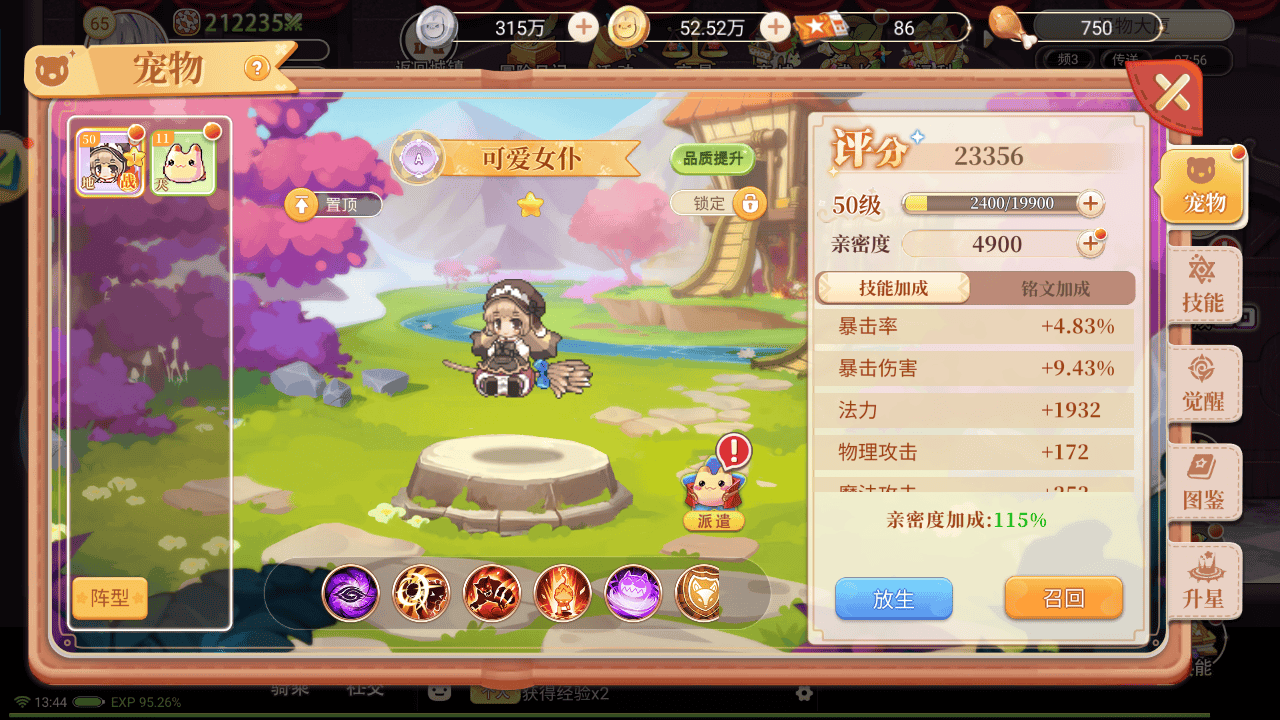Click the plus on the 2400/19900 level bar
The width and height of the screenshot is (1280, 720).
1091,203
